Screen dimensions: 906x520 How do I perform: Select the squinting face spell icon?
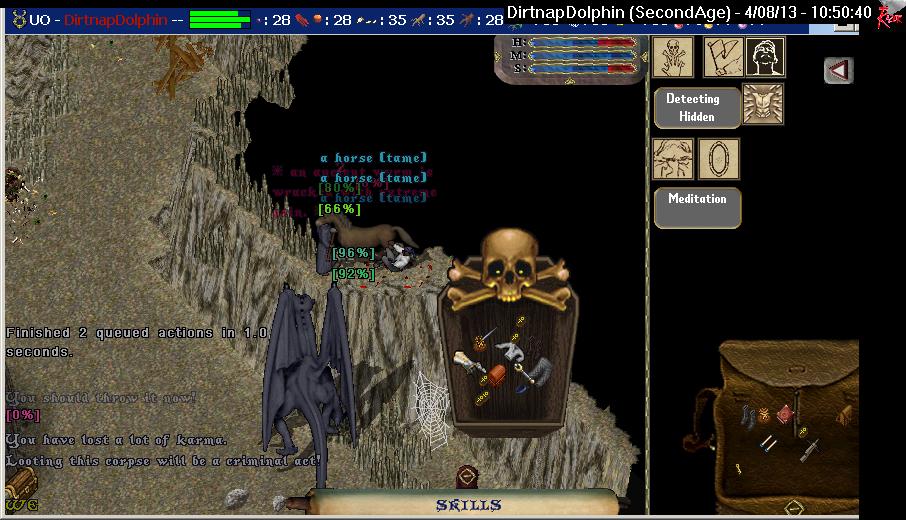672,159
